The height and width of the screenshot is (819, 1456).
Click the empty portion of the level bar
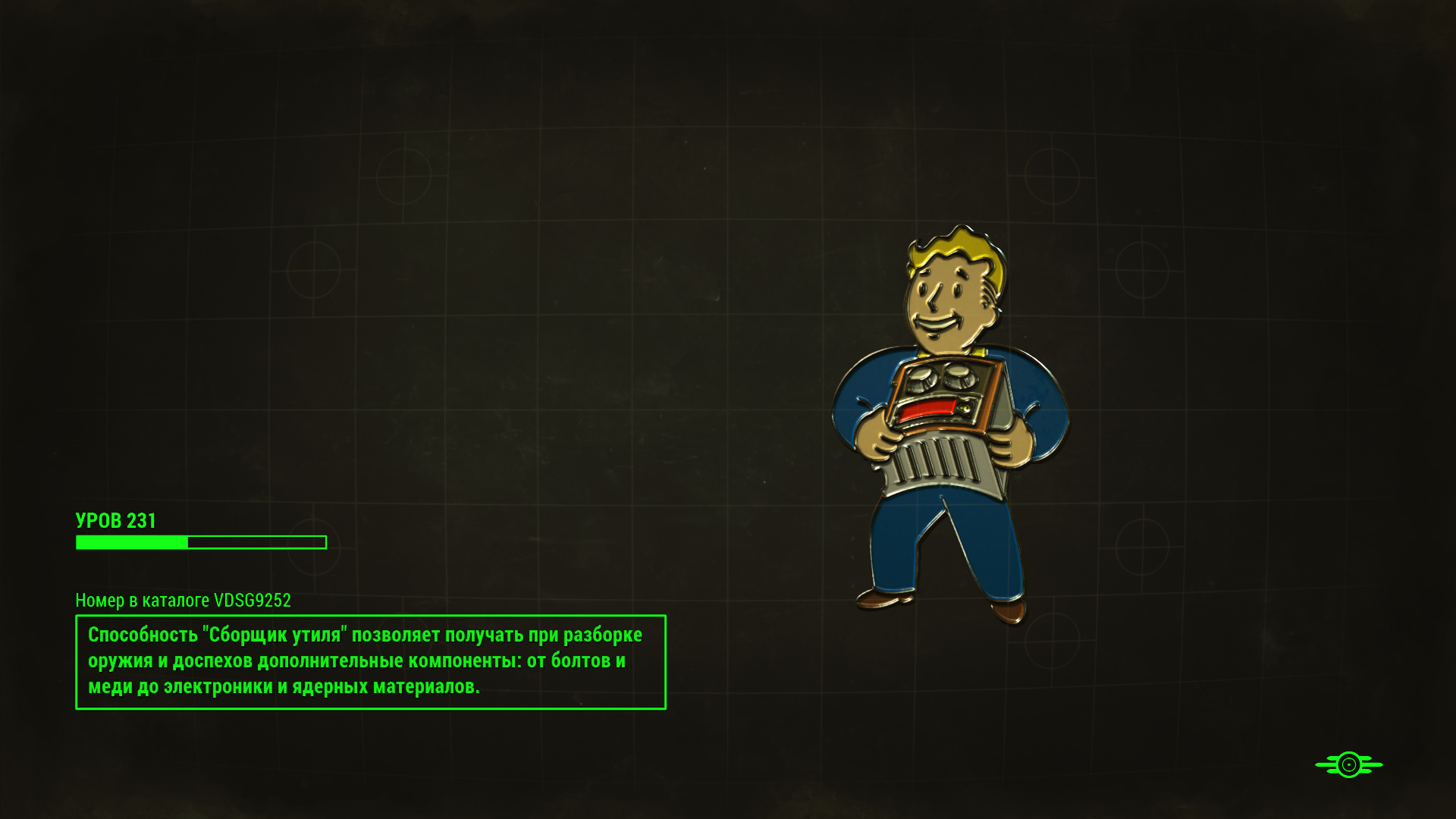click(x=258, y=543)
